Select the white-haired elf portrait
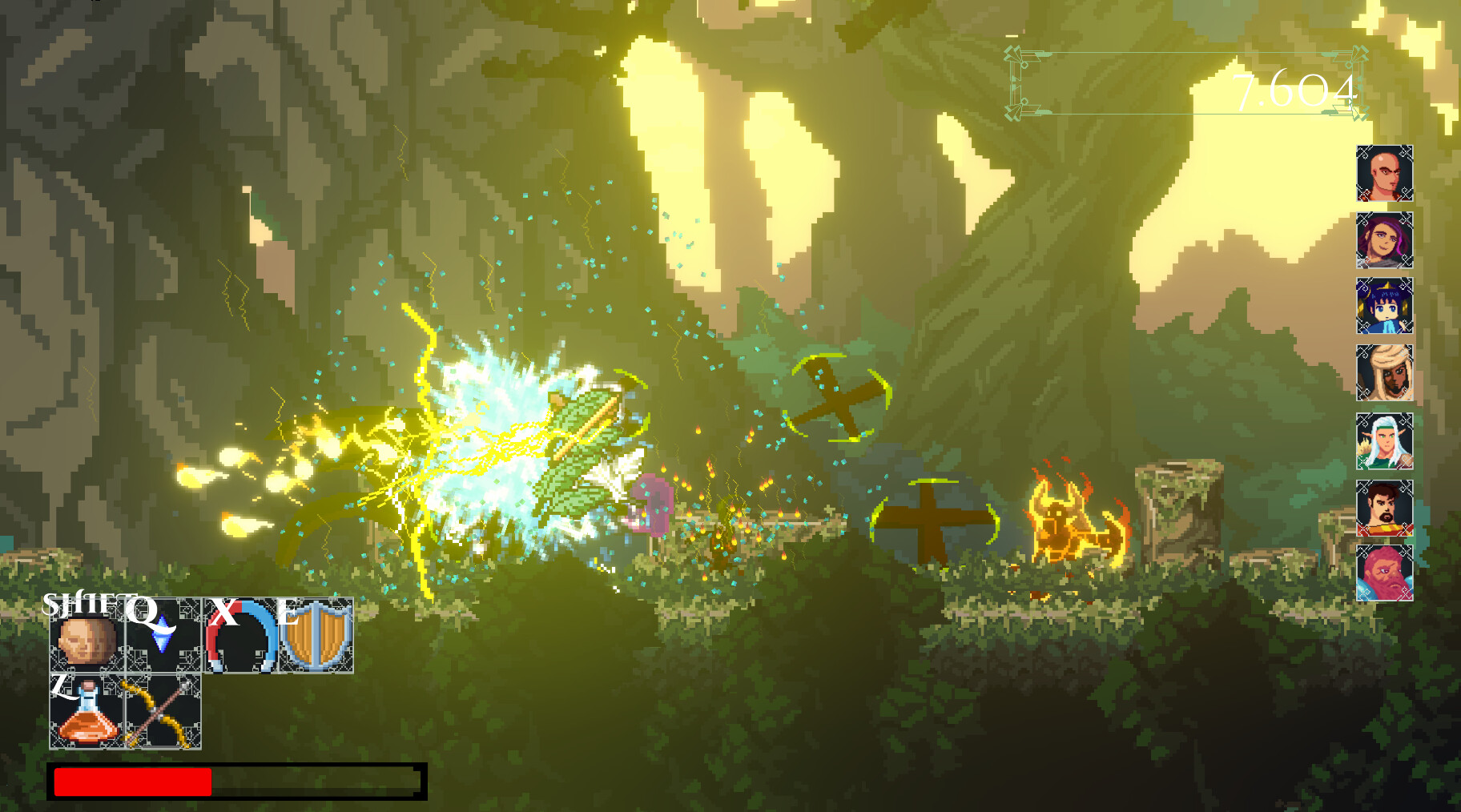 [x=1383, y=441]
